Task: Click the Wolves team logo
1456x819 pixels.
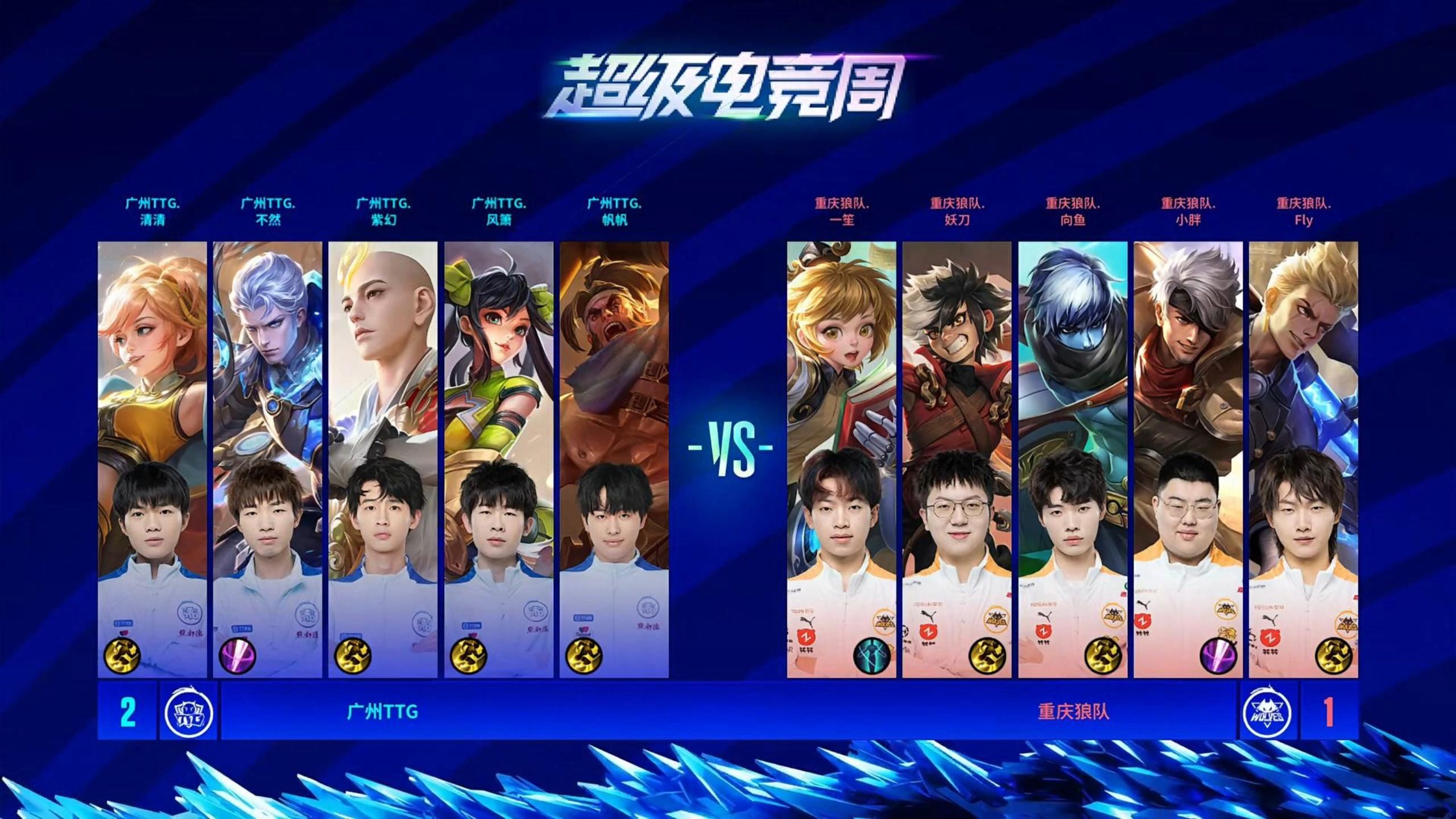Action: point(1267,712)
